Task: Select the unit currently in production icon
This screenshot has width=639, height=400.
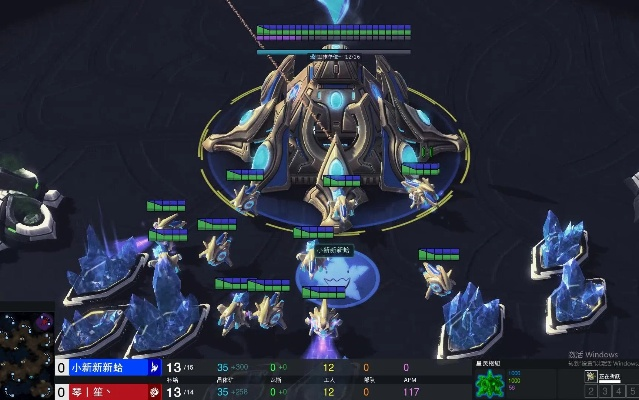Action: 591,375
